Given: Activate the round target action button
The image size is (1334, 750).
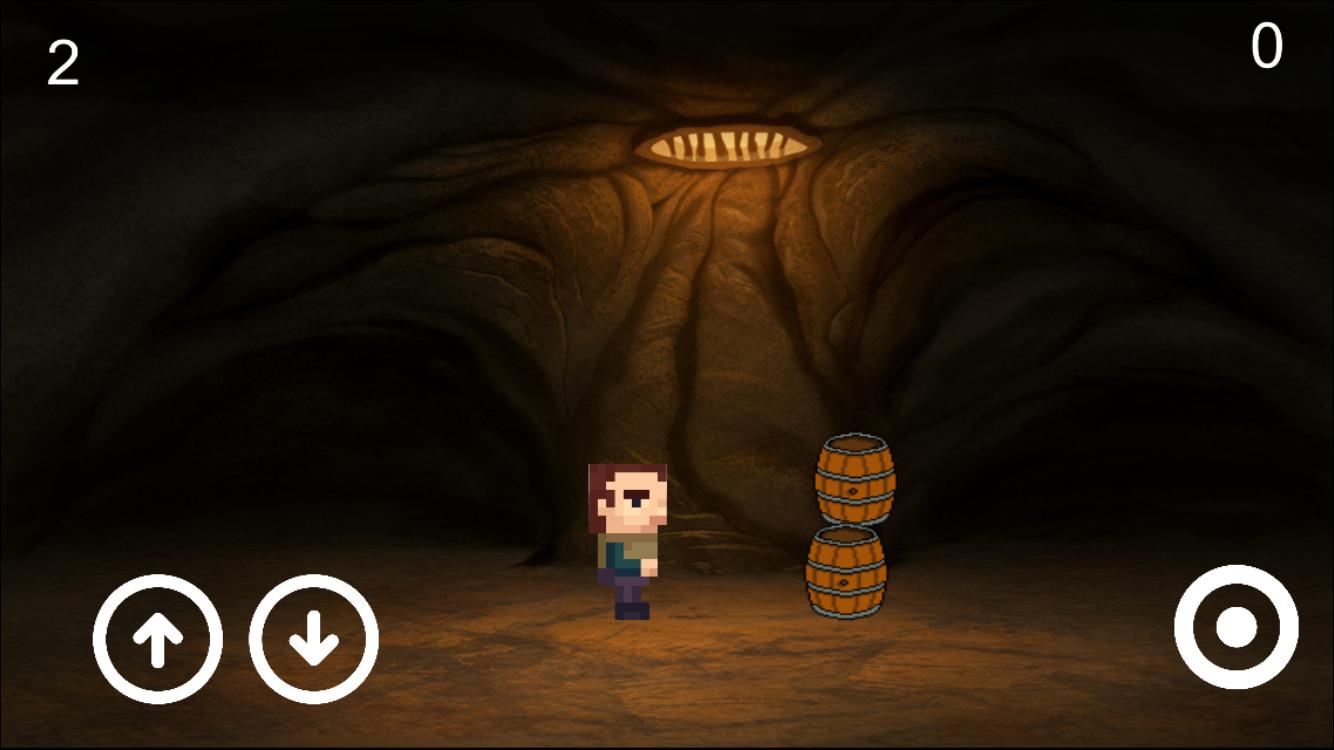Looking at the screenshot, I should tap(1236, 627).
